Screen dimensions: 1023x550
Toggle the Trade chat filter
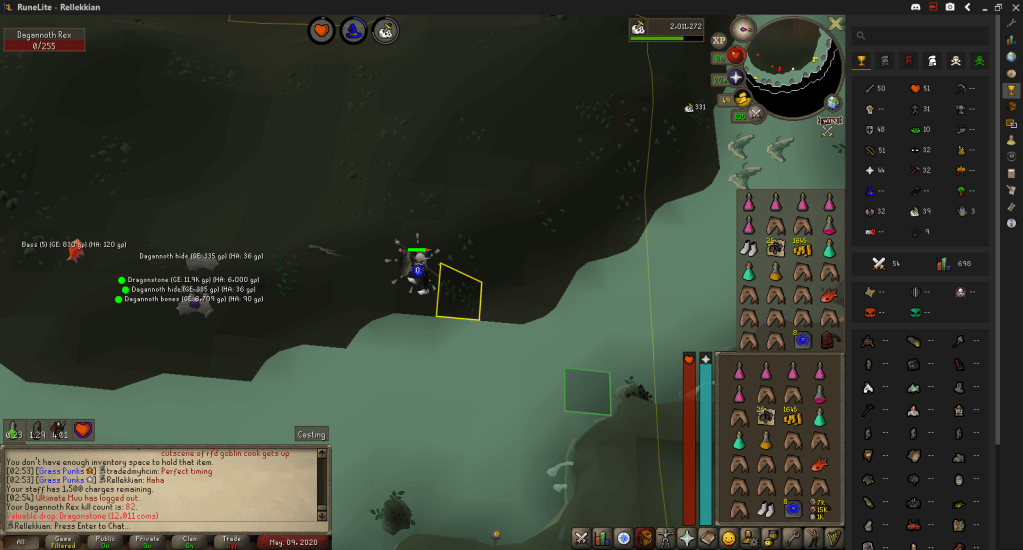[231, 541]
